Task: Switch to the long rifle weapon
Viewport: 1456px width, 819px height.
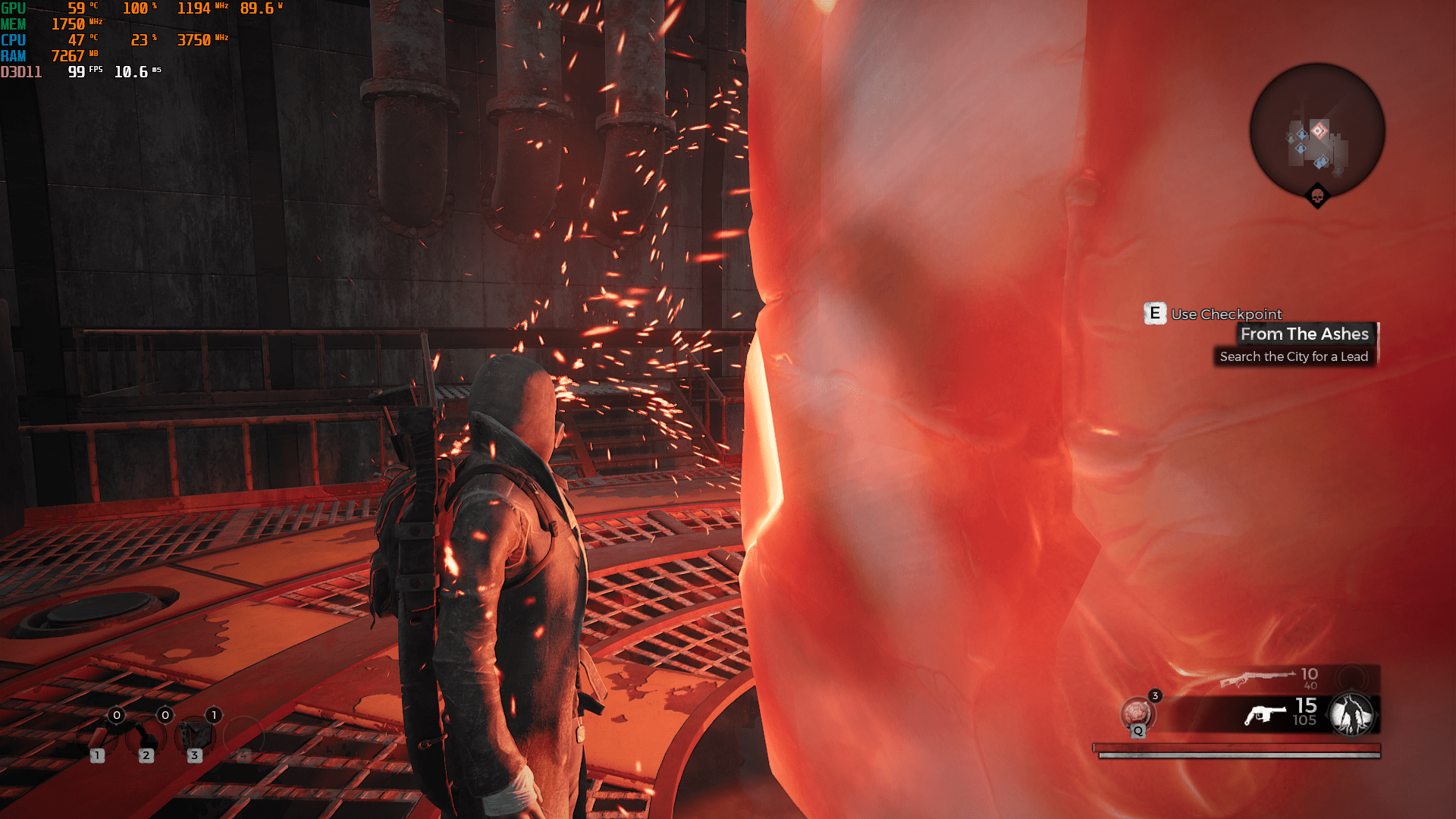Action: [x=1257, y=676]
